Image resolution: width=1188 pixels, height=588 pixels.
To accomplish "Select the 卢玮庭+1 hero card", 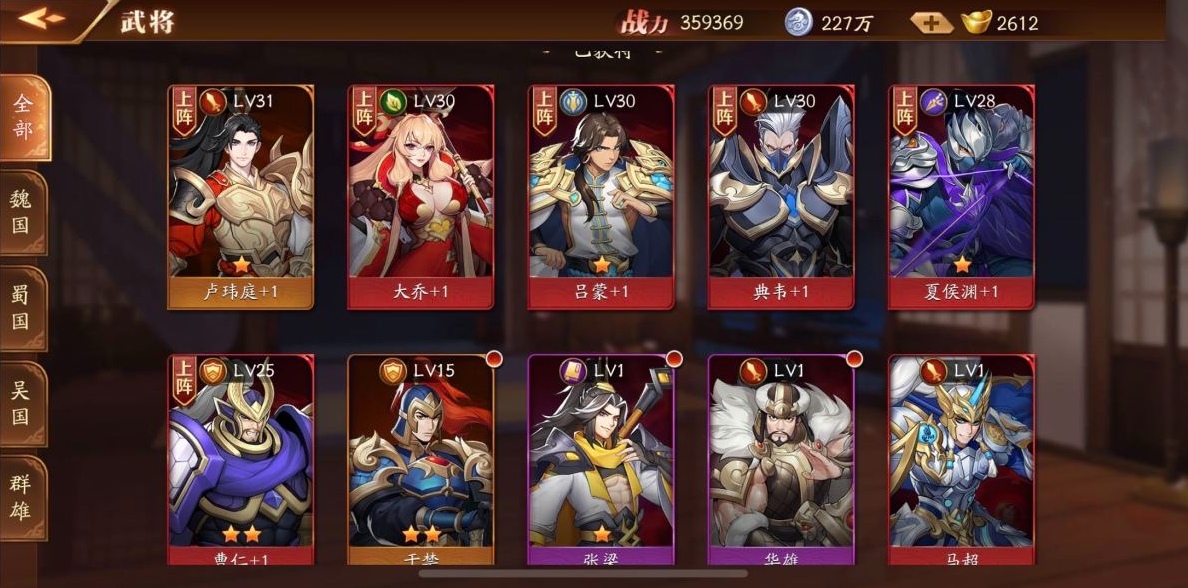I will point(241,196).
